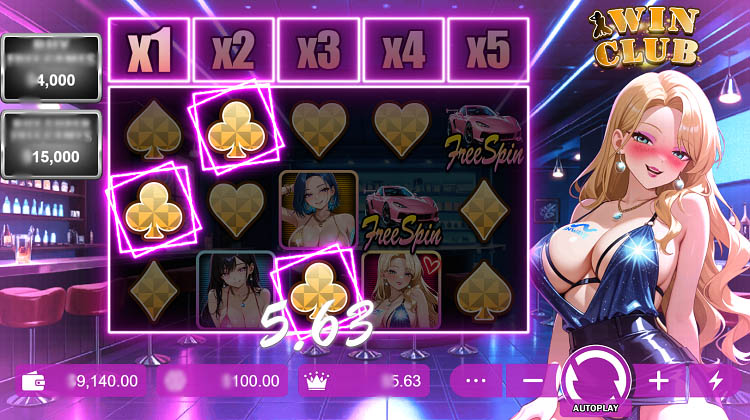Decrease the bet with the minus button
This screenshot has width=750, height=420.
533,381
